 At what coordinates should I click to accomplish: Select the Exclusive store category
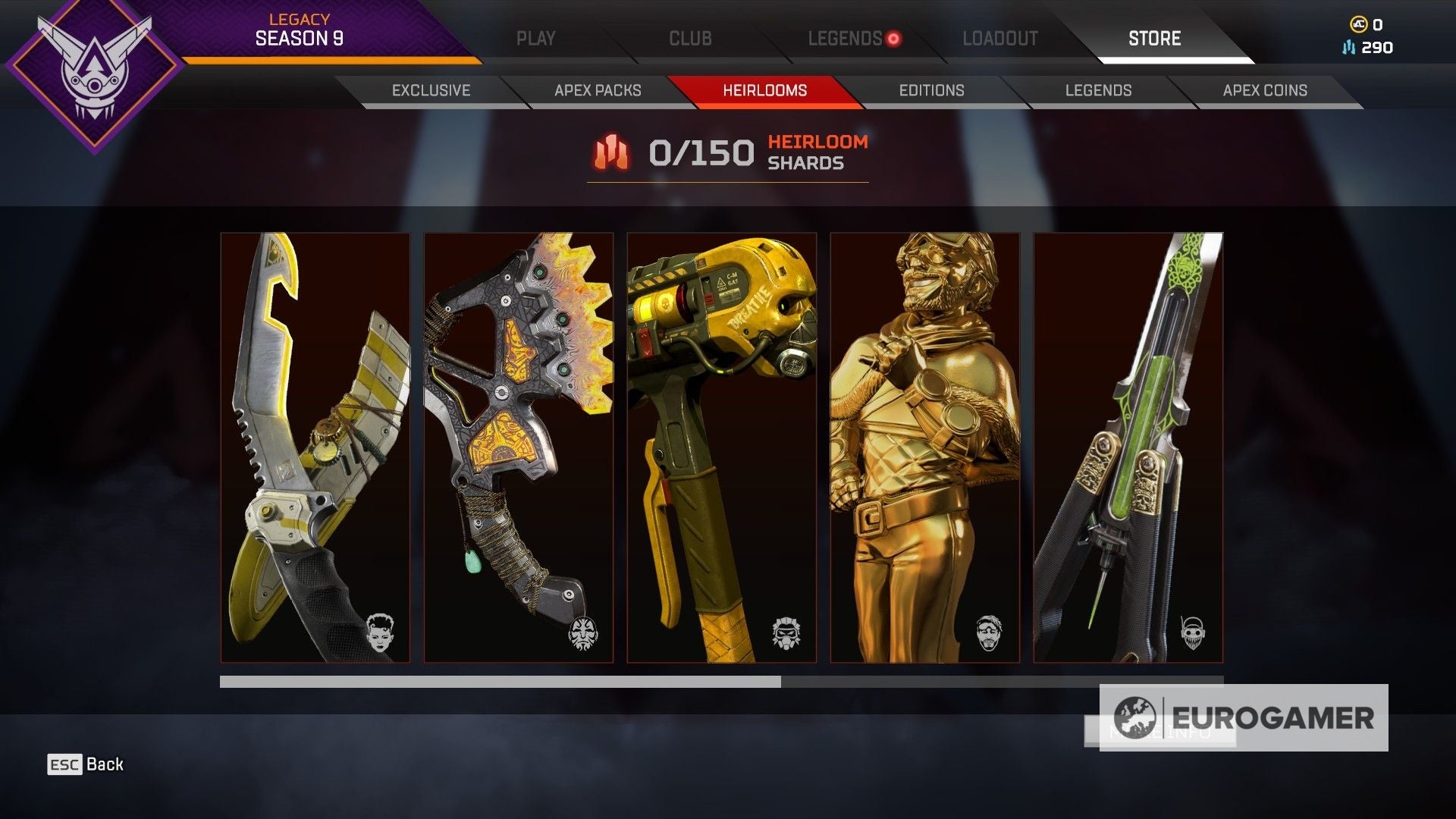click(431, 89)
